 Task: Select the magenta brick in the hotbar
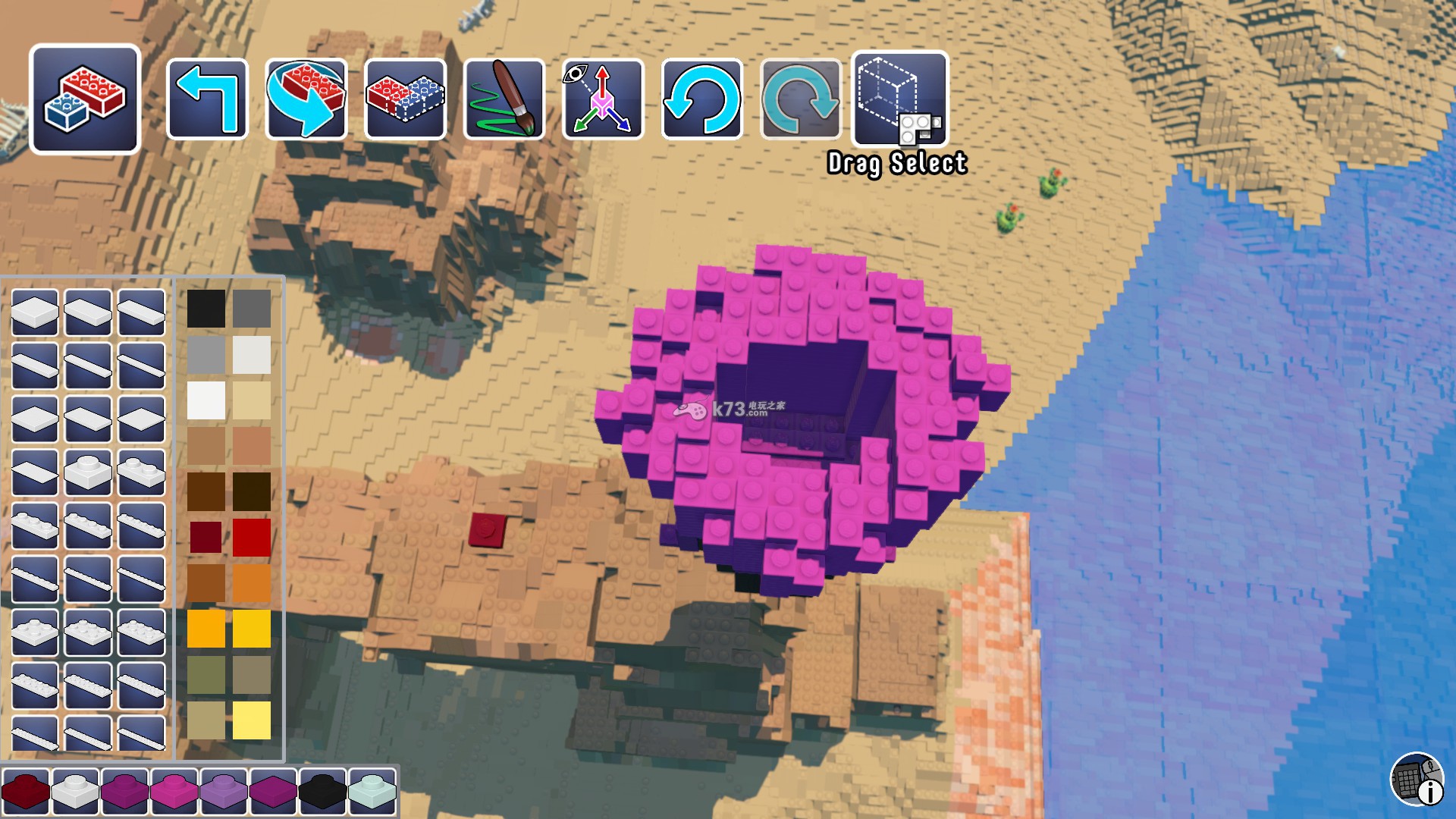(174, 790)
